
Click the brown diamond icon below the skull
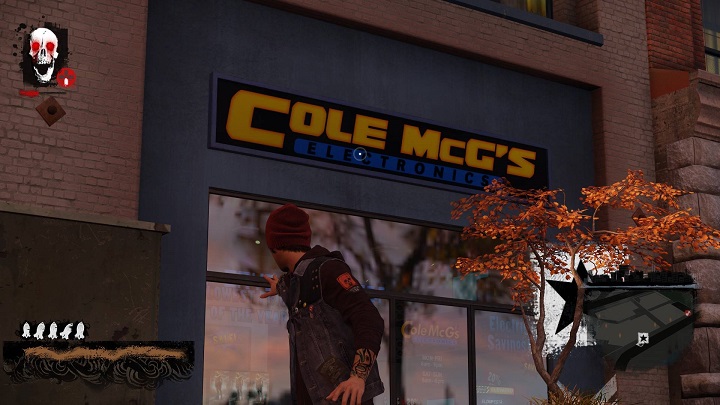pos(50,111)
